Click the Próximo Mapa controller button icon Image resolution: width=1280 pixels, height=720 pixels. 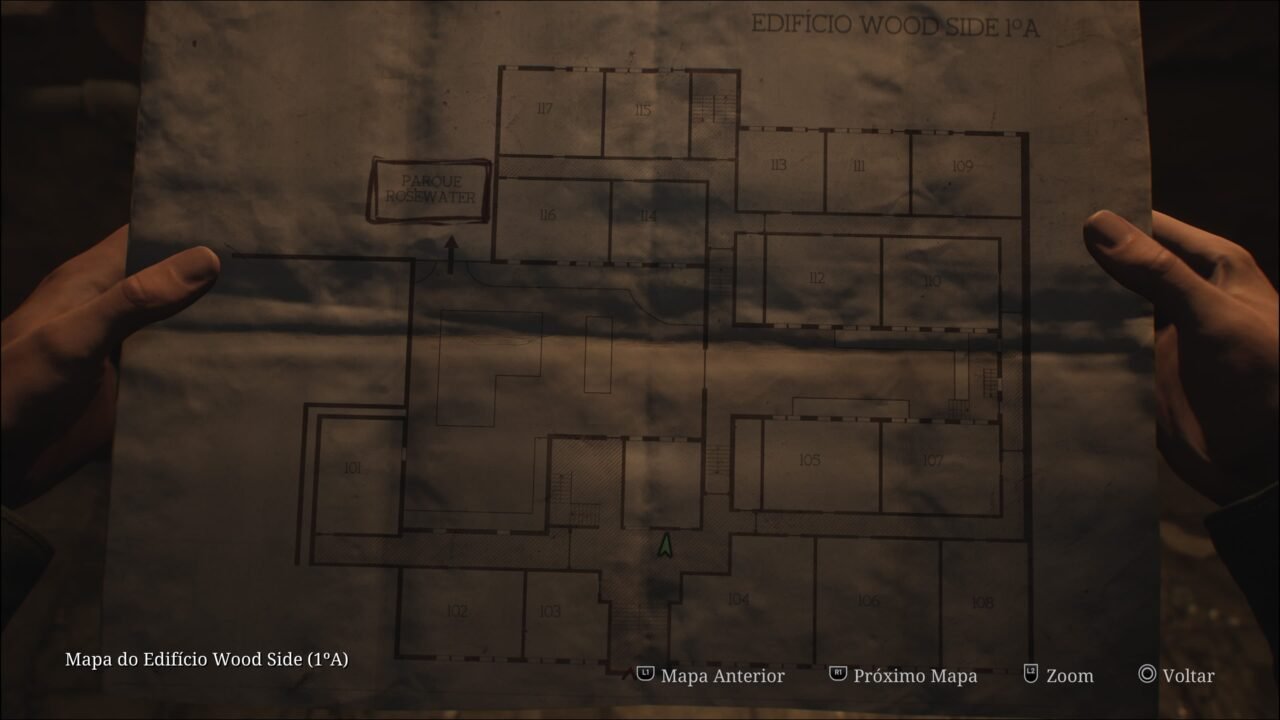click(836, 675)
